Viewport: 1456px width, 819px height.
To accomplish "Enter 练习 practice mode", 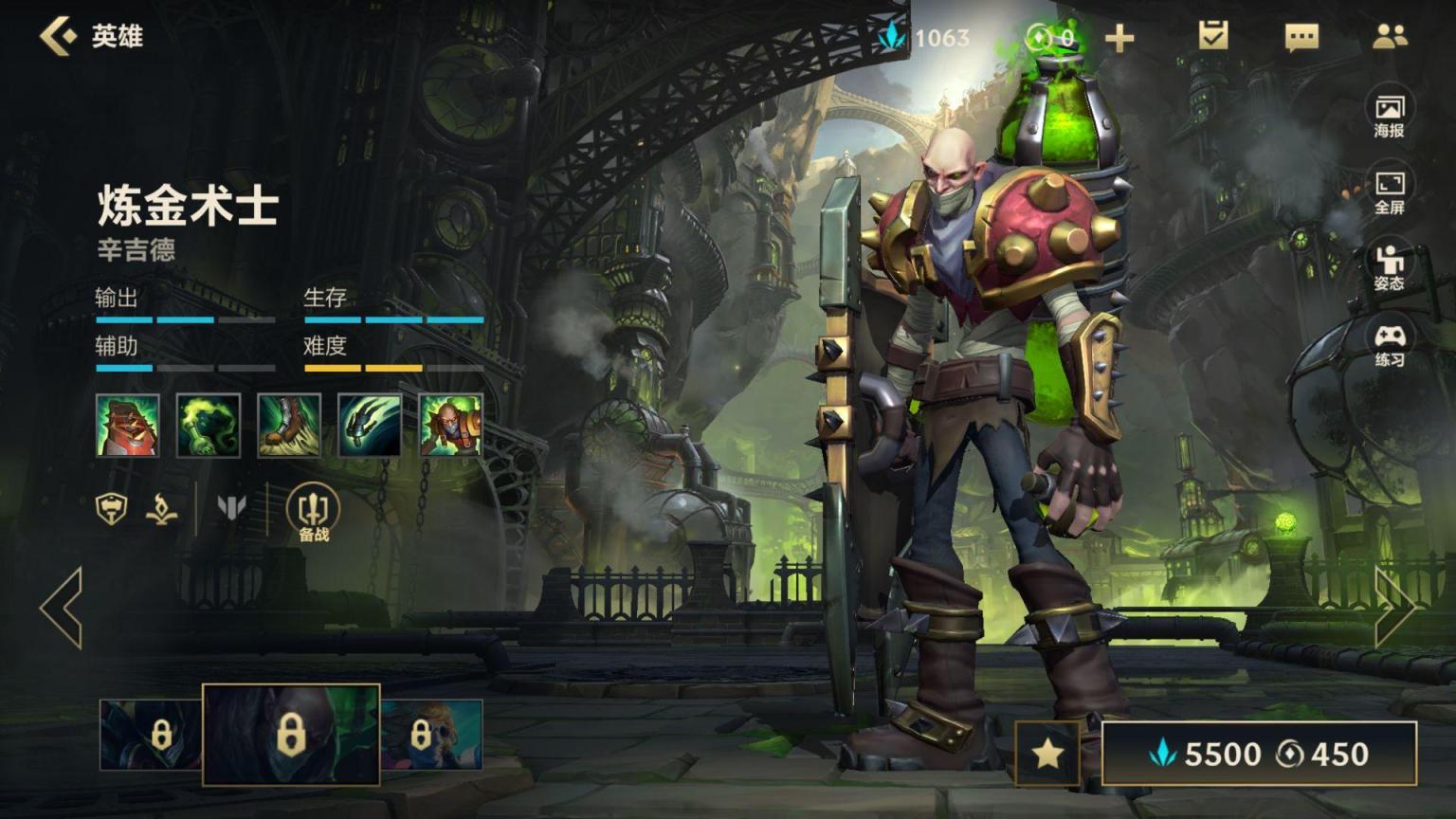I will (1389, 345).
